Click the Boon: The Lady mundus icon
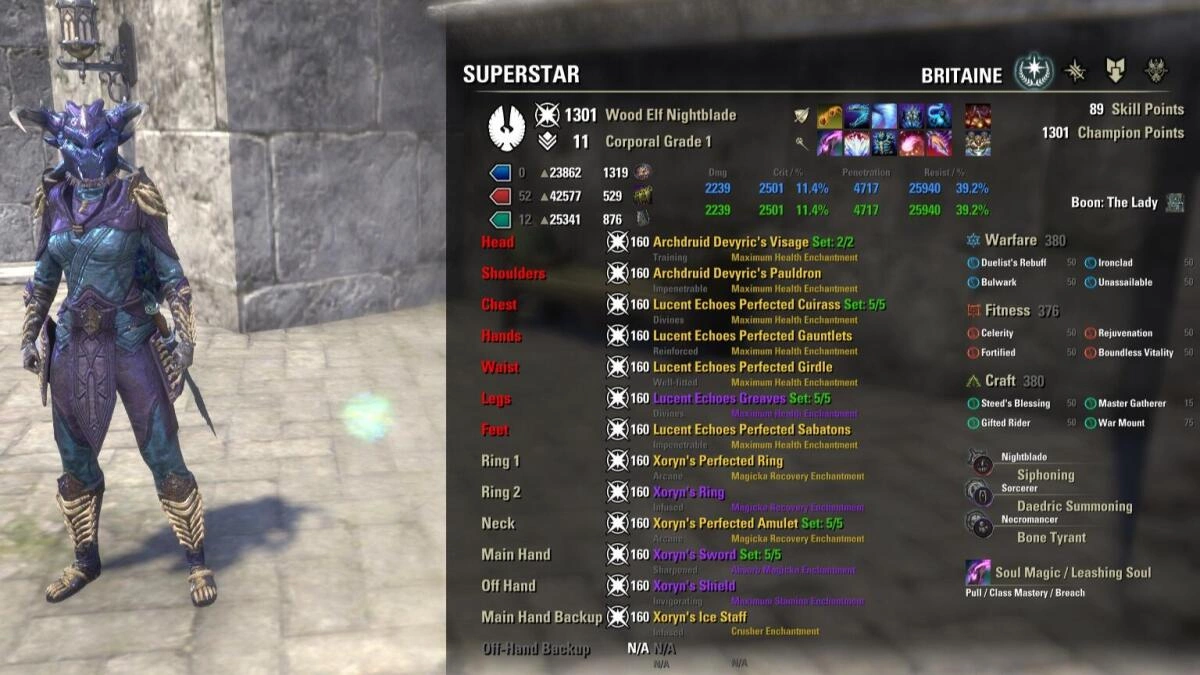 1175,203
